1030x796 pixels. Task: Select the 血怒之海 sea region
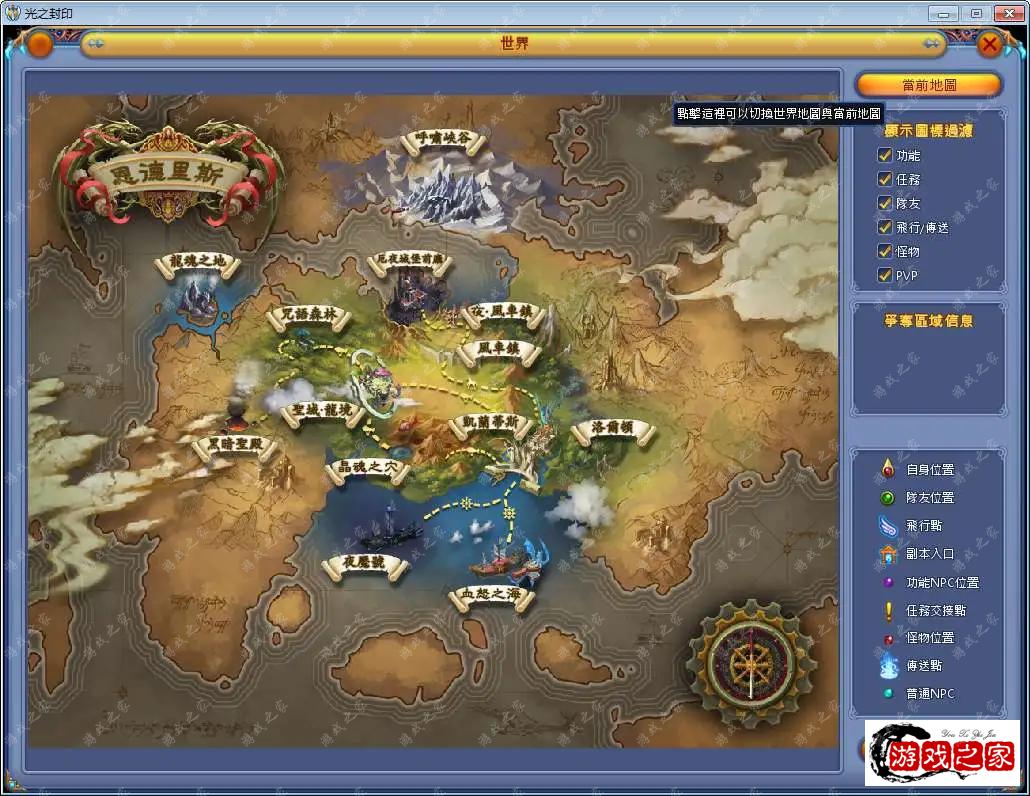490,597
